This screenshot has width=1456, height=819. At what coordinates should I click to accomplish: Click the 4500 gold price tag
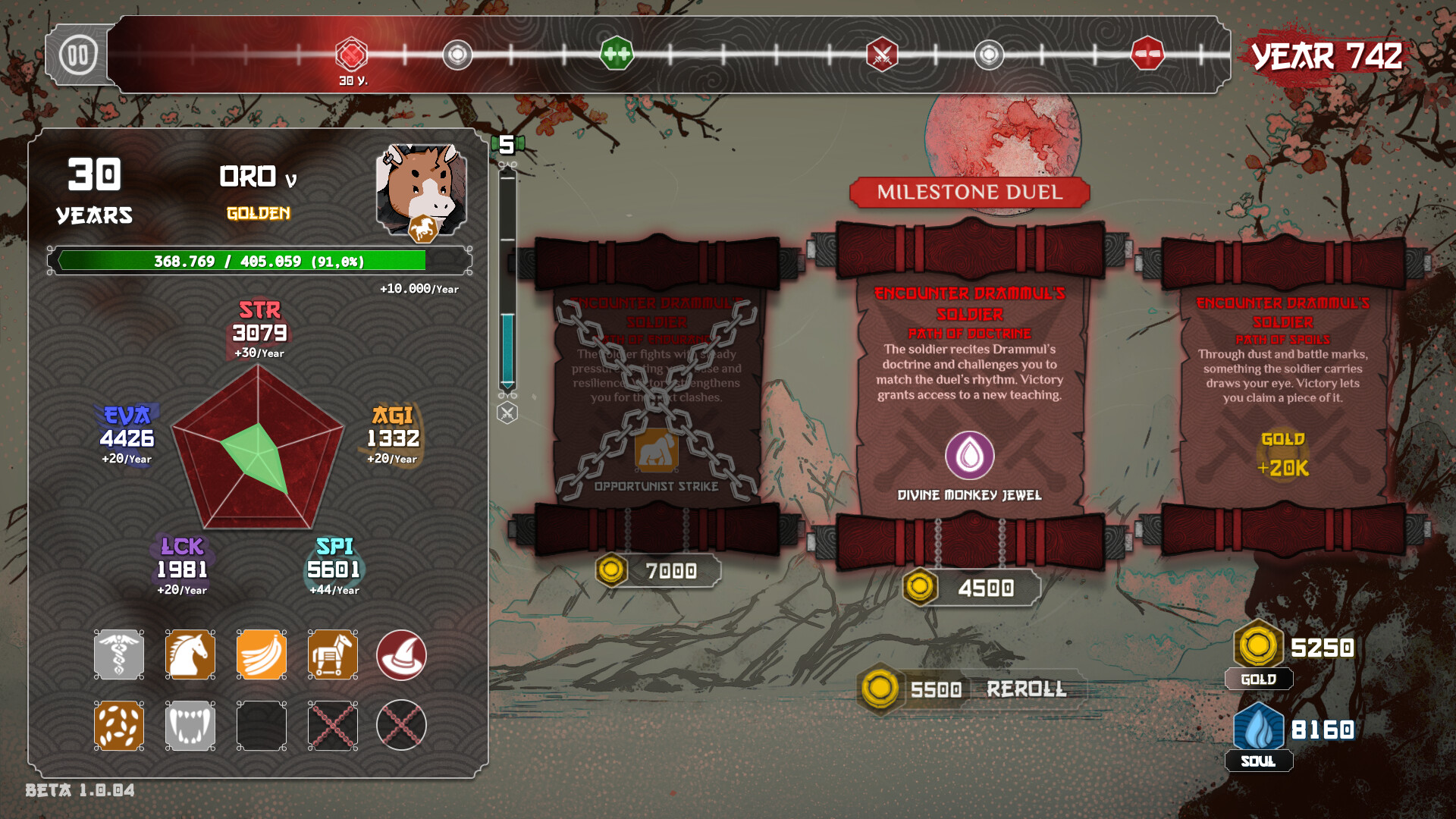pos(971,588)
